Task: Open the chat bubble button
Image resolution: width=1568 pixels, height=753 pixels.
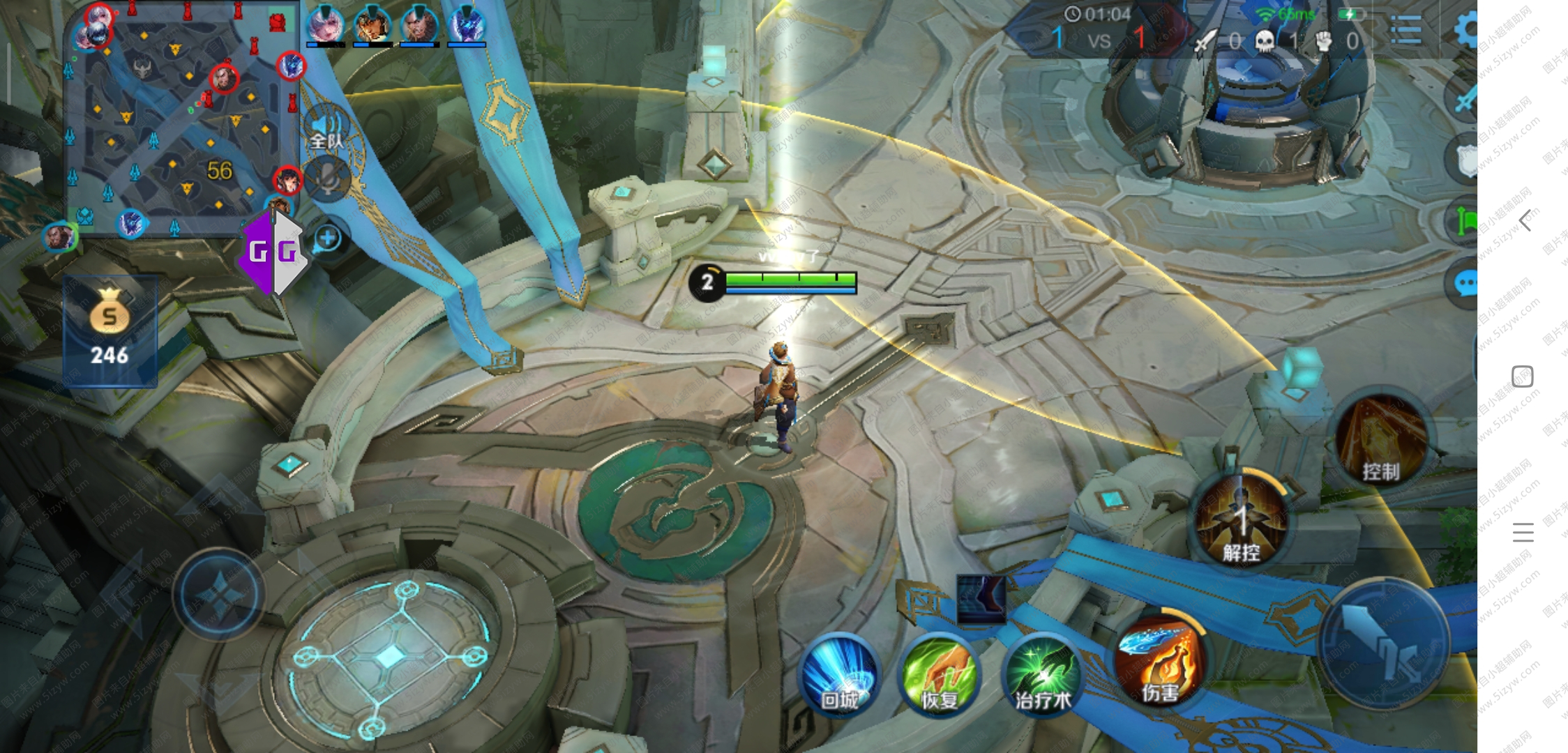Action: [1465, 284]
